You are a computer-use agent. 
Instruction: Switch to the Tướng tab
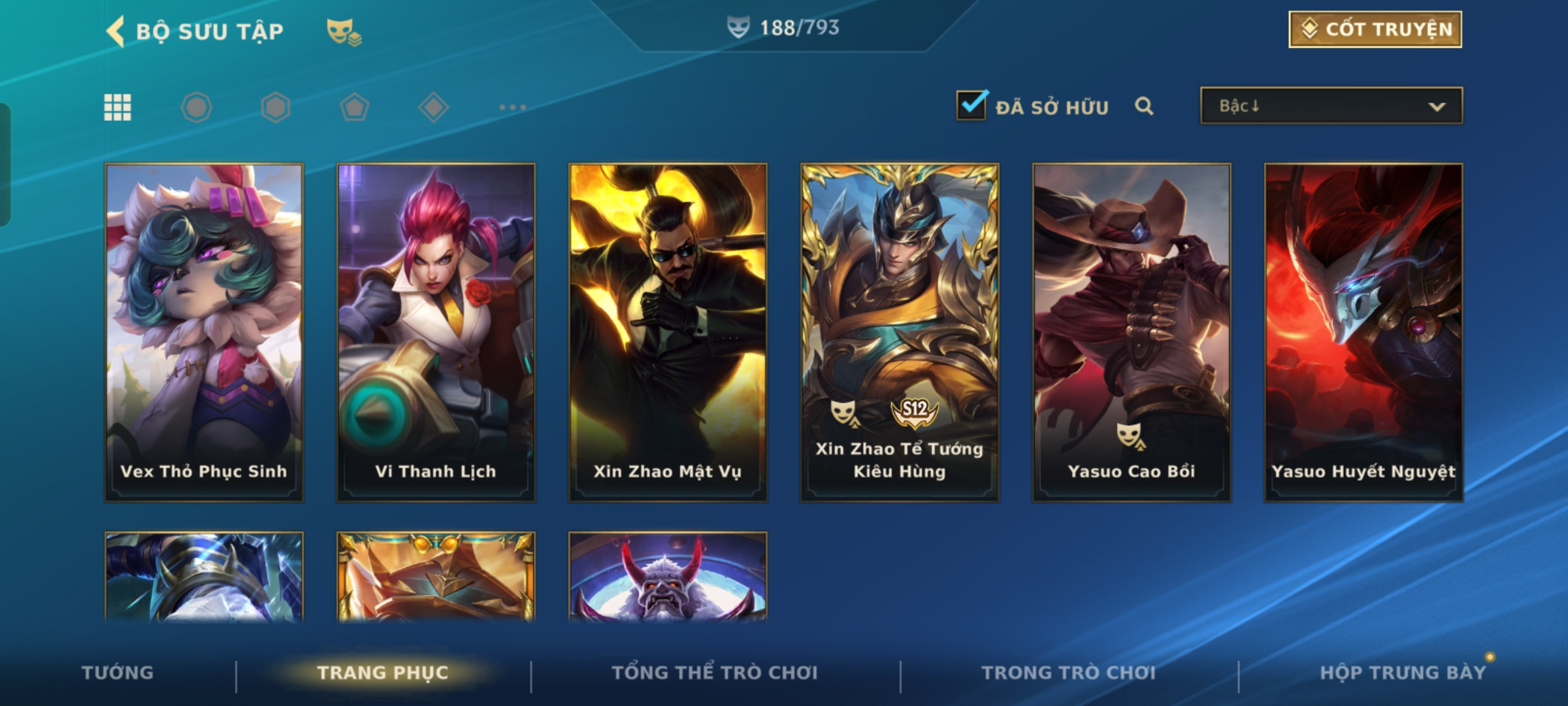pyautogui.click(x=118, y=673)
